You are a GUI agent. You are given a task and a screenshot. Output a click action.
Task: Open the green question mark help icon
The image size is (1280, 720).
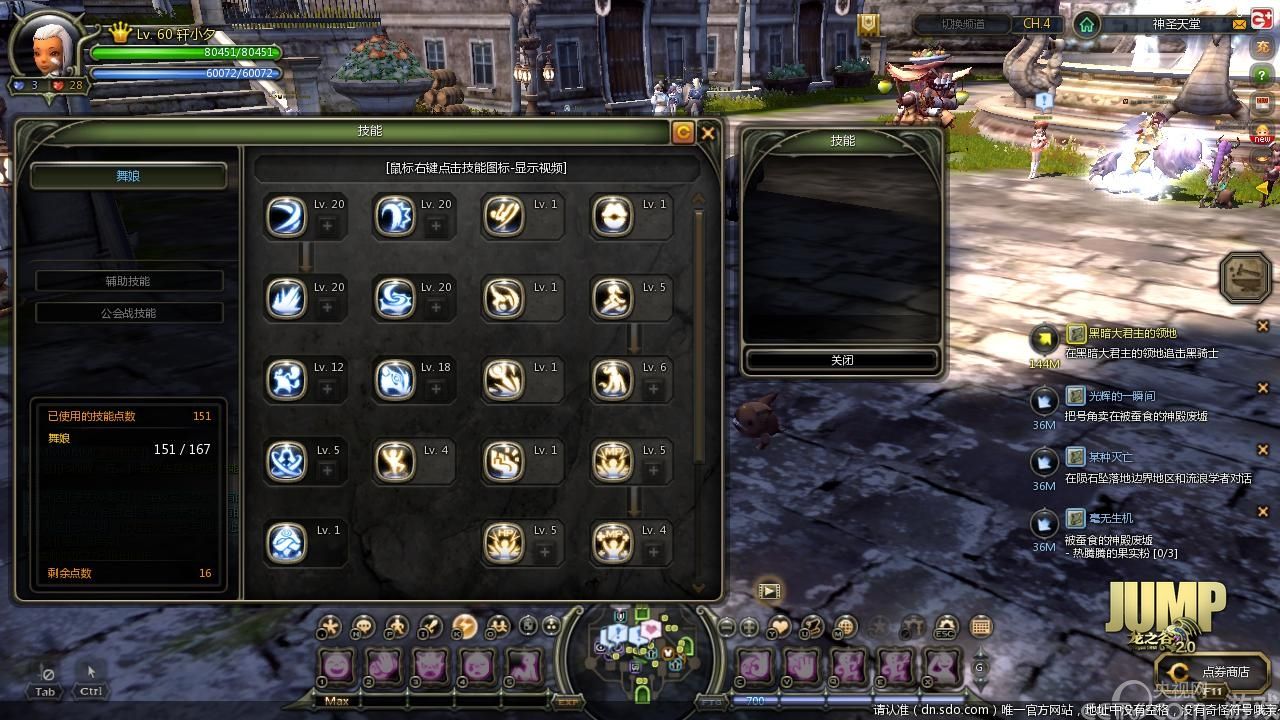point(1263,76)
